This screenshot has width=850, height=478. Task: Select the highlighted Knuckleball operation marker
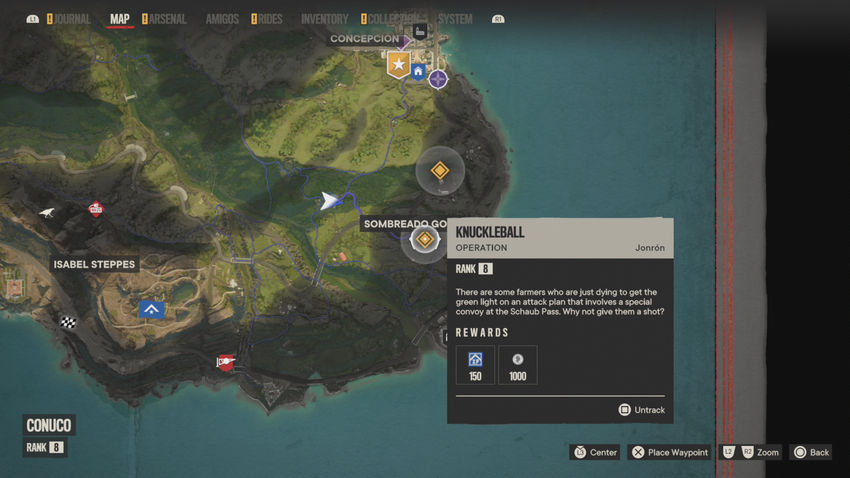[x=425, y=240]
